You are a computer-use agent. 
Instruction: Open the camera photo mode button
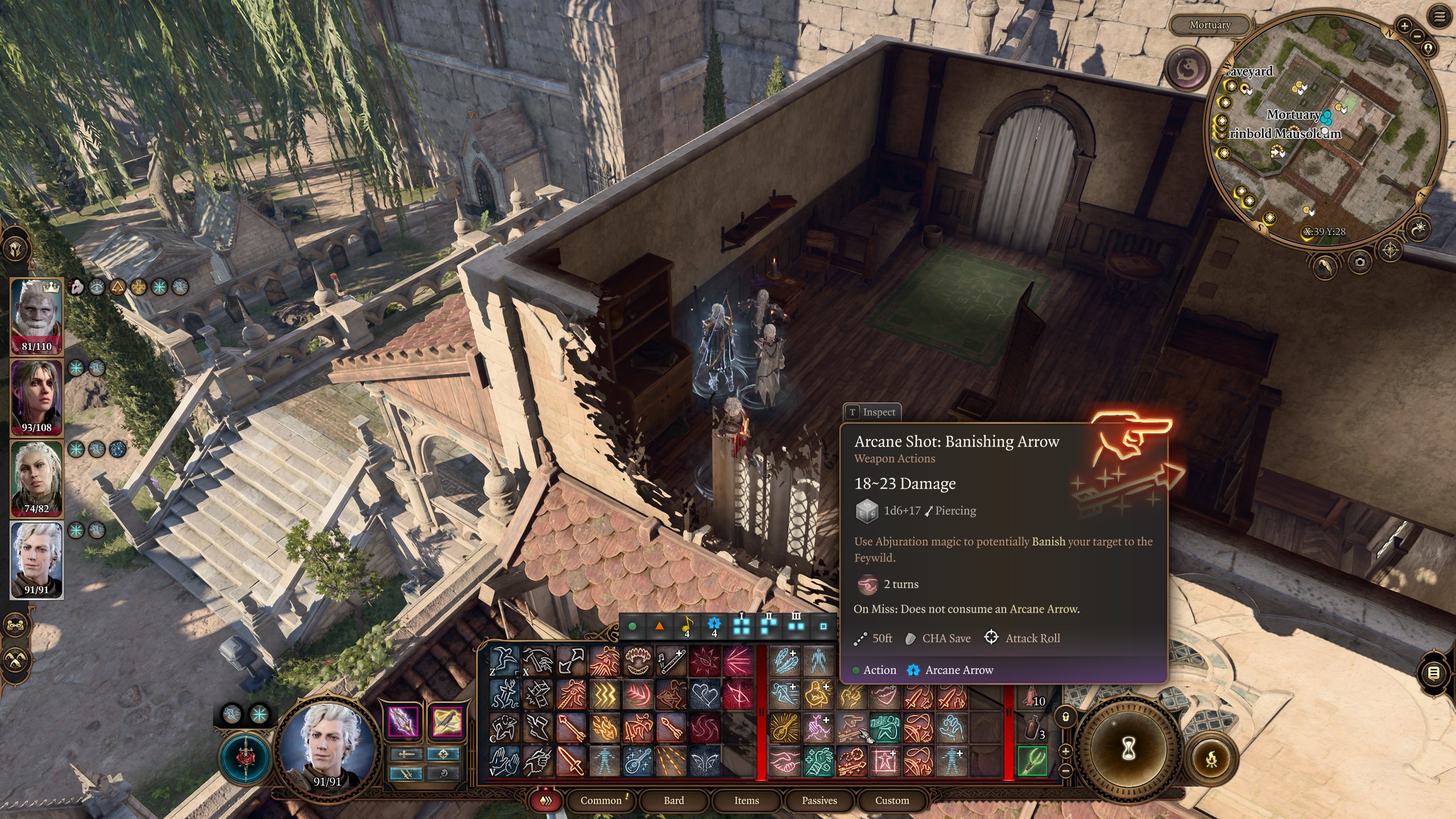click(1359, 262)
